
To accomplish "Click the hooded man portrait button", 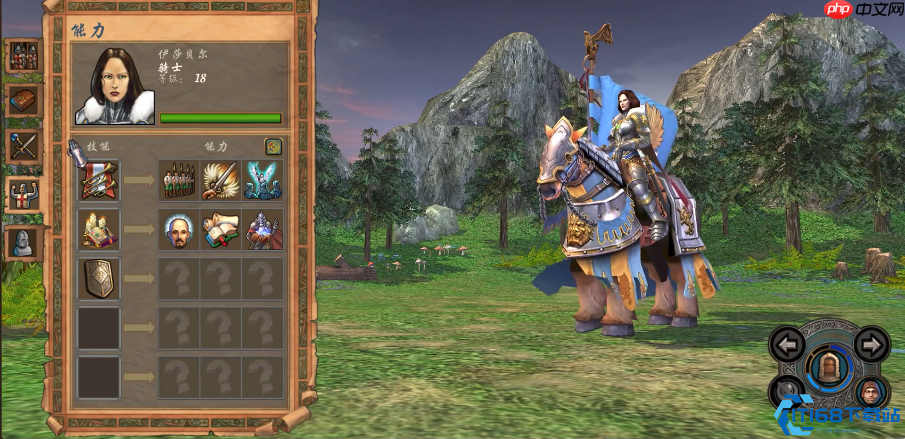I will click(x=872, y=393).
